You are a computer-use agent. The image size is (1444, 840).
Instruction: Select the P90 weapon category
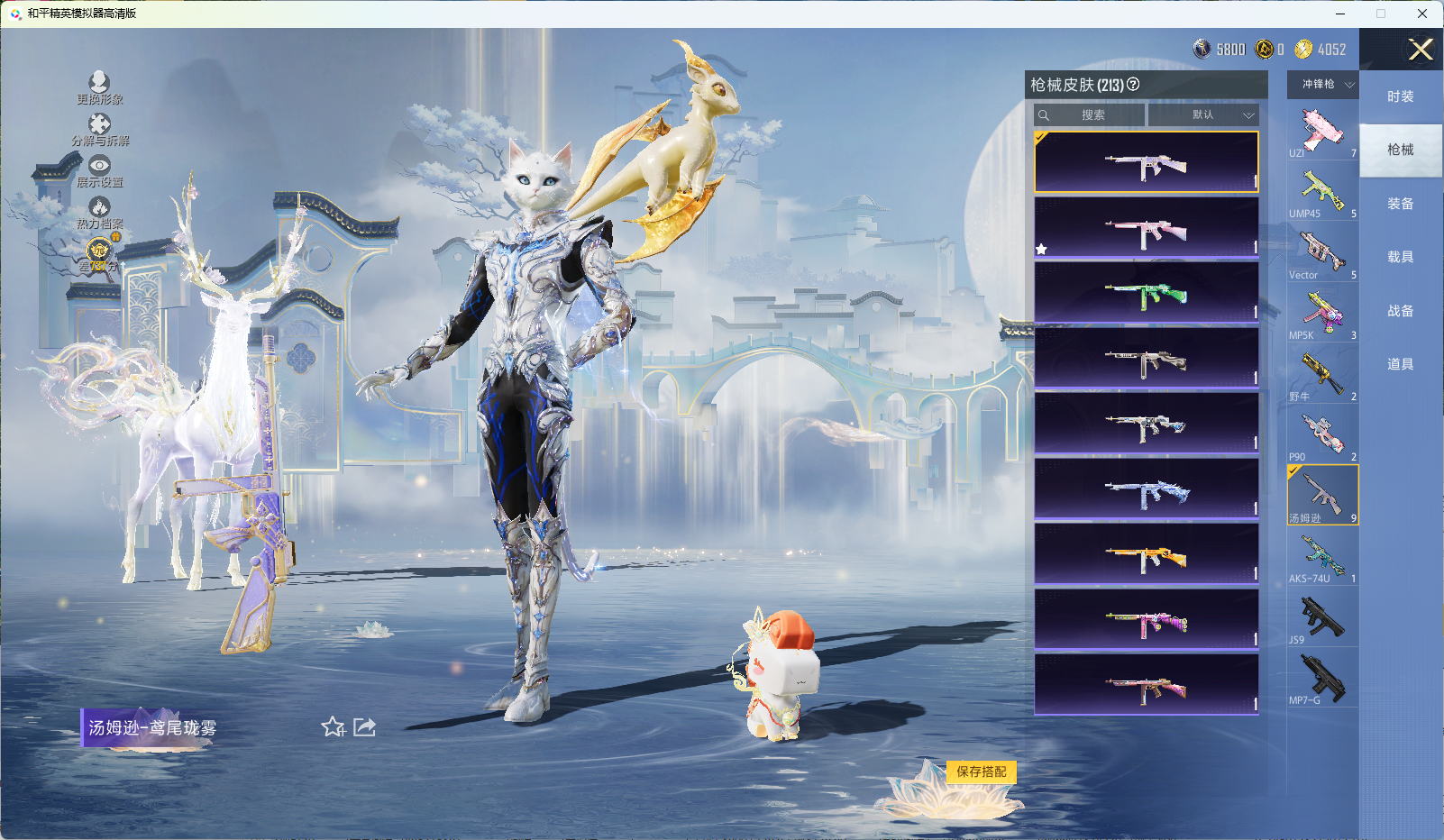(x=1322, y=435)
